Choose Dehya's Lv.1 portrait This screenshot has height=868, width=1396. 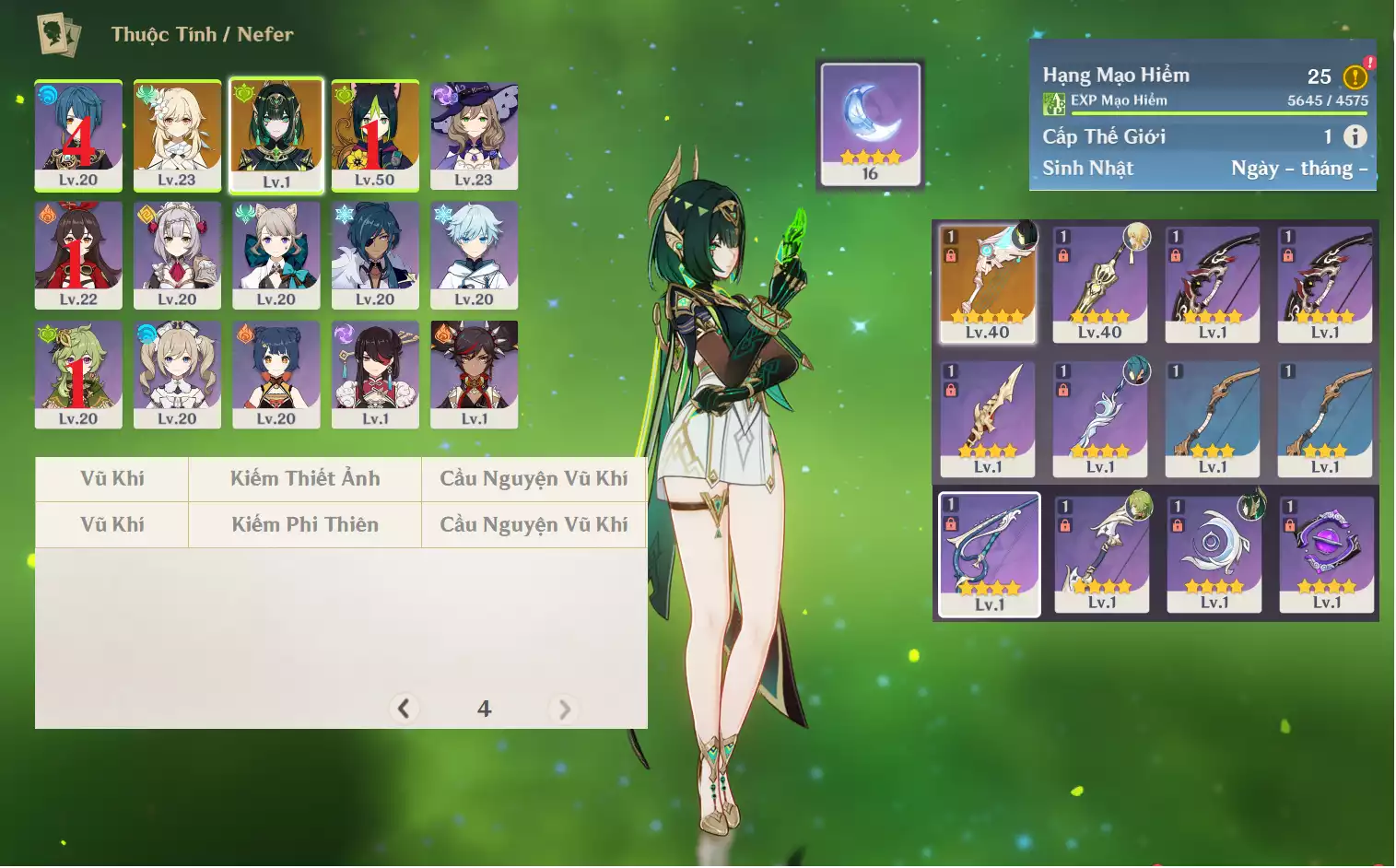click(474, 374)
